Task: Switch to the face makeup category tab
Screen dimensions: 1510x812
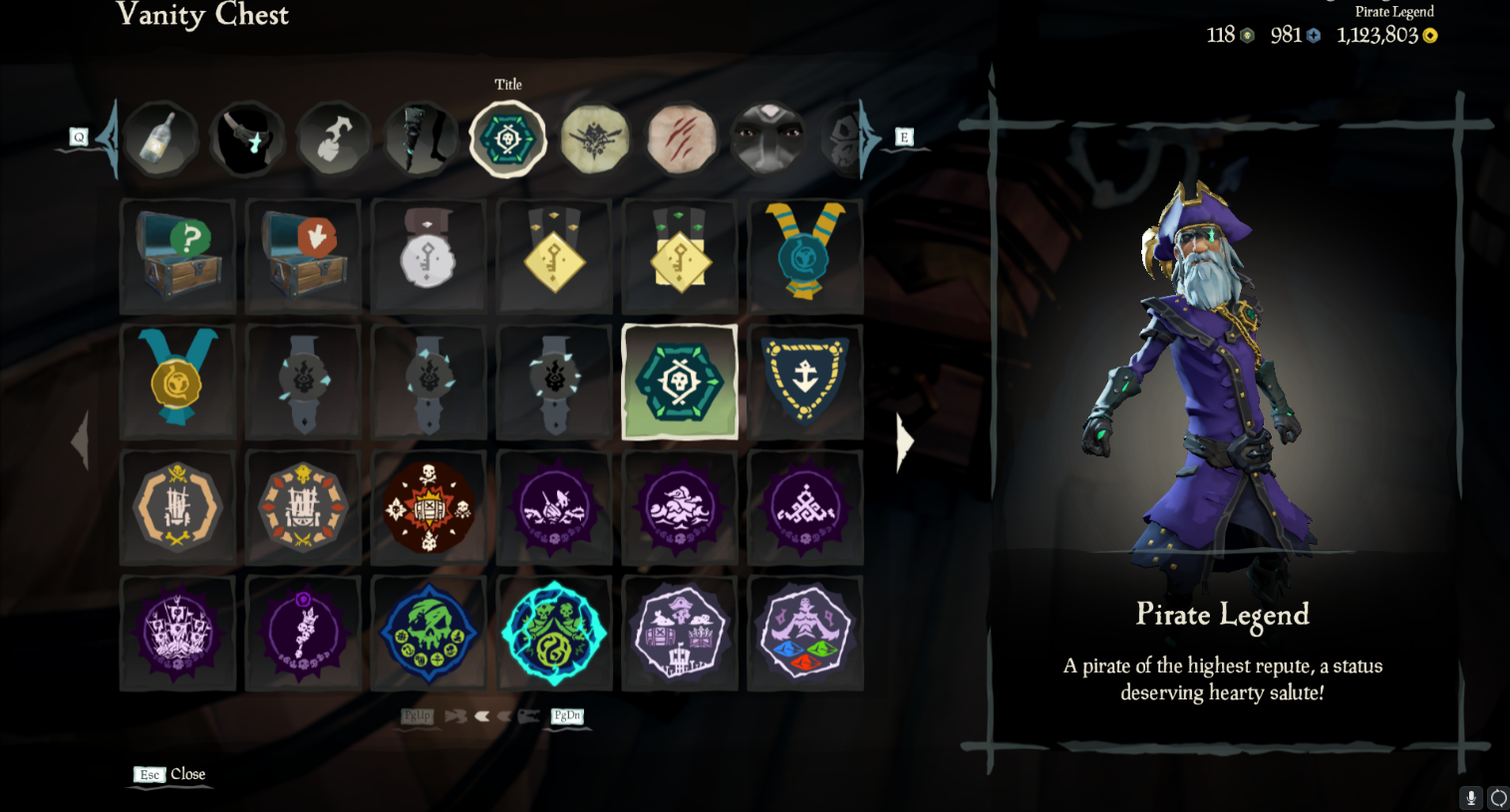Action: click(767, 138)
